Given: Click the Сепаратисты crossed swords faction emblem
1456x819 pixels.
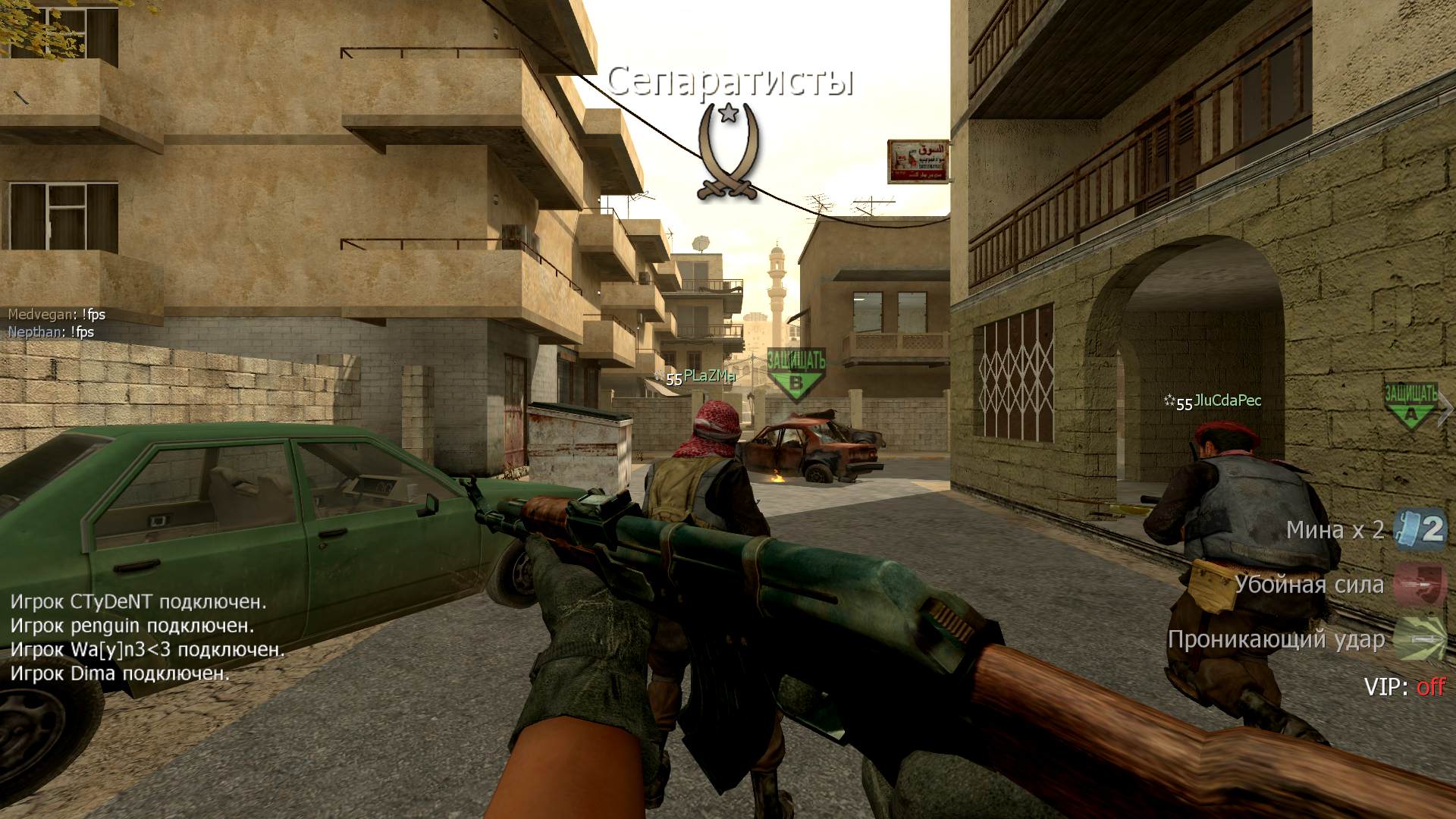Looking at the screenshot, I should [x=728, y=152].
